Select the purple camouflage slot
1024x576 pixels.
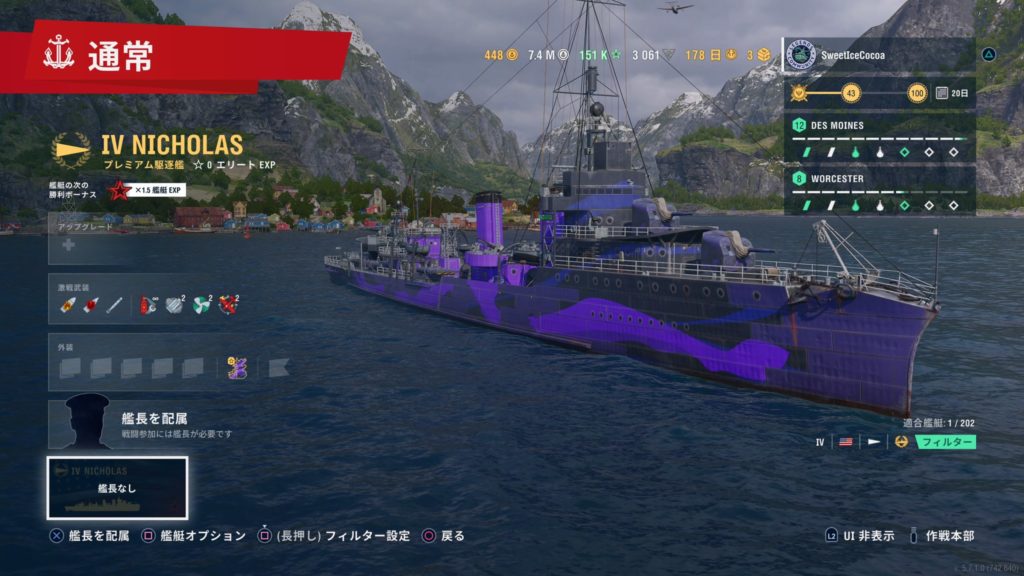237,367
